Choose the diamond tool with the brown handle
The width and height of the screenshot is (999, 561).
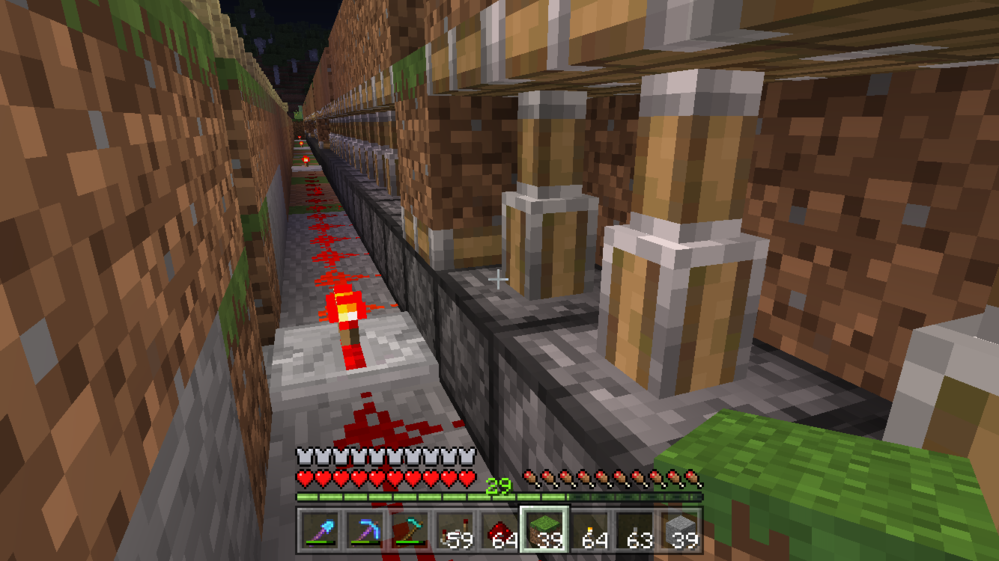(x=410, y=530)
